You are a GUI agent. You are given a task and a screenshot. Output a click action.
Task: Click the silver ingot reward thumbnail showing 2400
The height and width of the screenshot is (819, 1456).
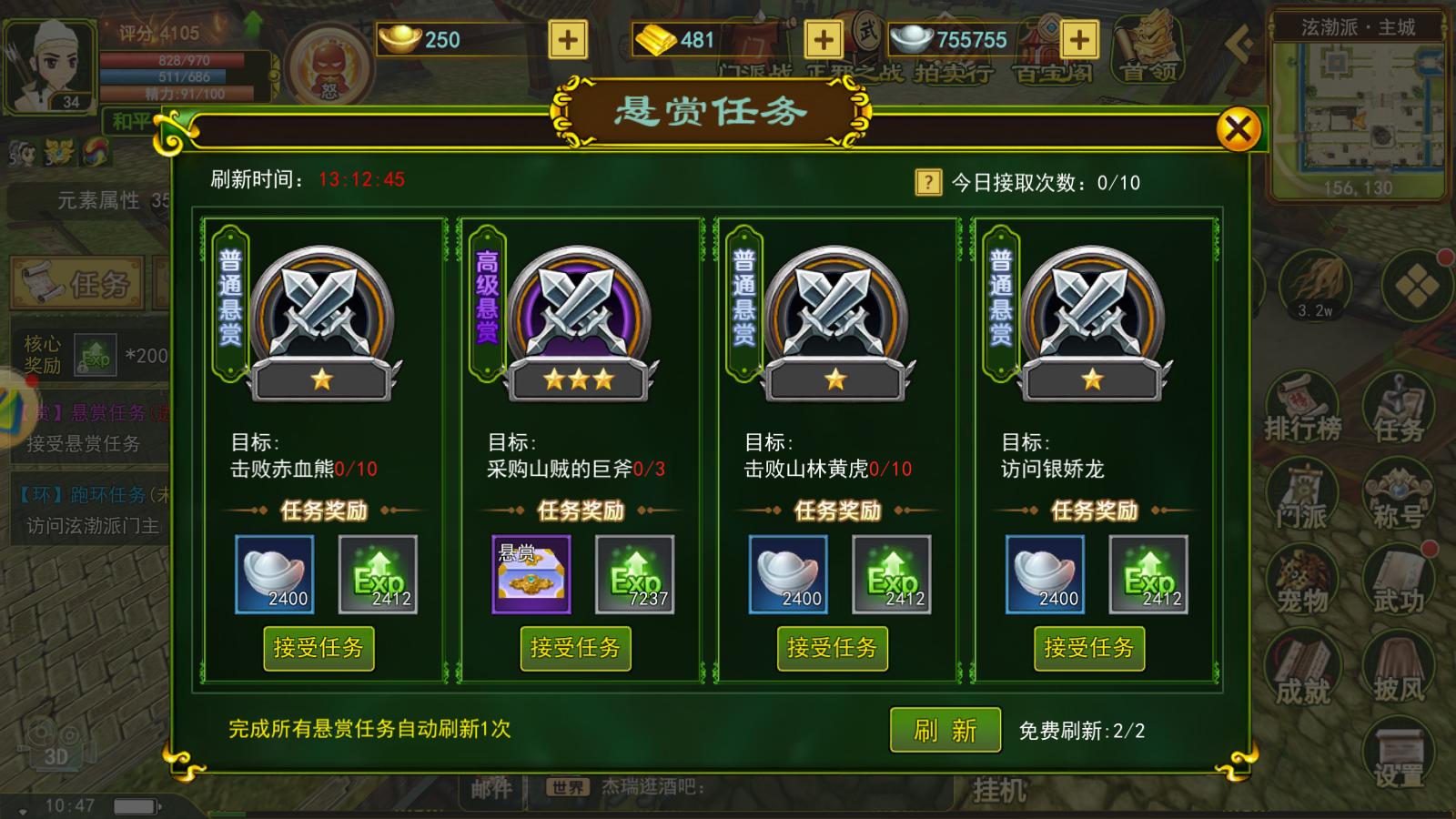coord(273,573)
